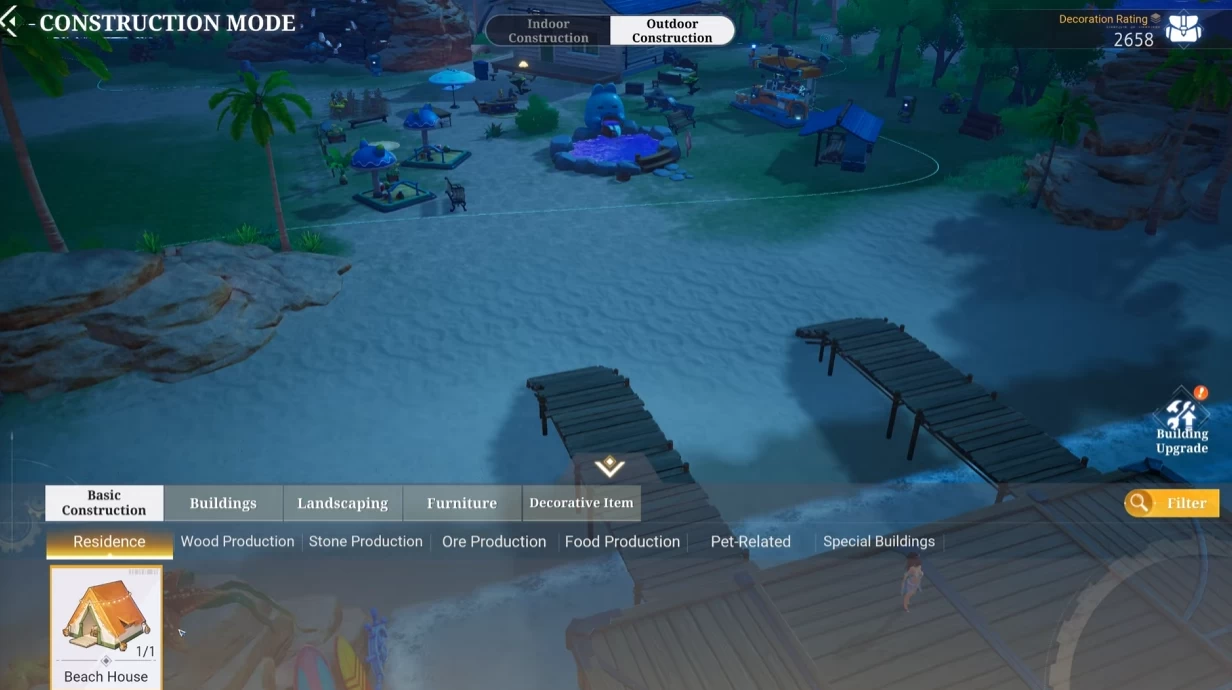Pick the Beach House building card

tap(106, 626)
